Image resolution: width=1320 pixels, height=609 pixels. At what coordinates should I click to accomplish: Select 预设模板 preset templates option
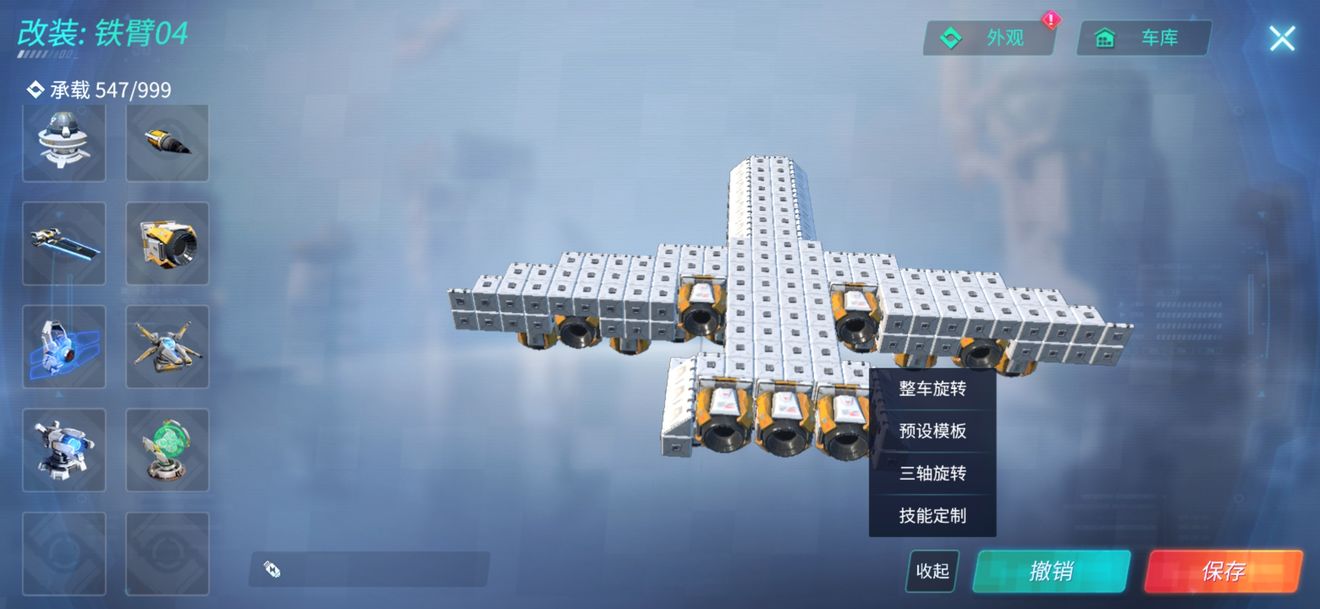(x=932, y=431)
